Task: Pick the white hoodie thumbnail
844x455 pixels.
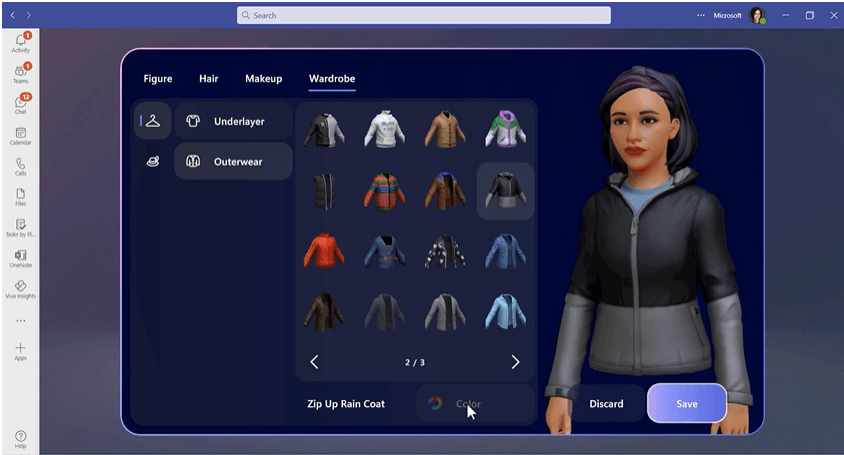Action: pyautogui.click(x=383, y=128)
